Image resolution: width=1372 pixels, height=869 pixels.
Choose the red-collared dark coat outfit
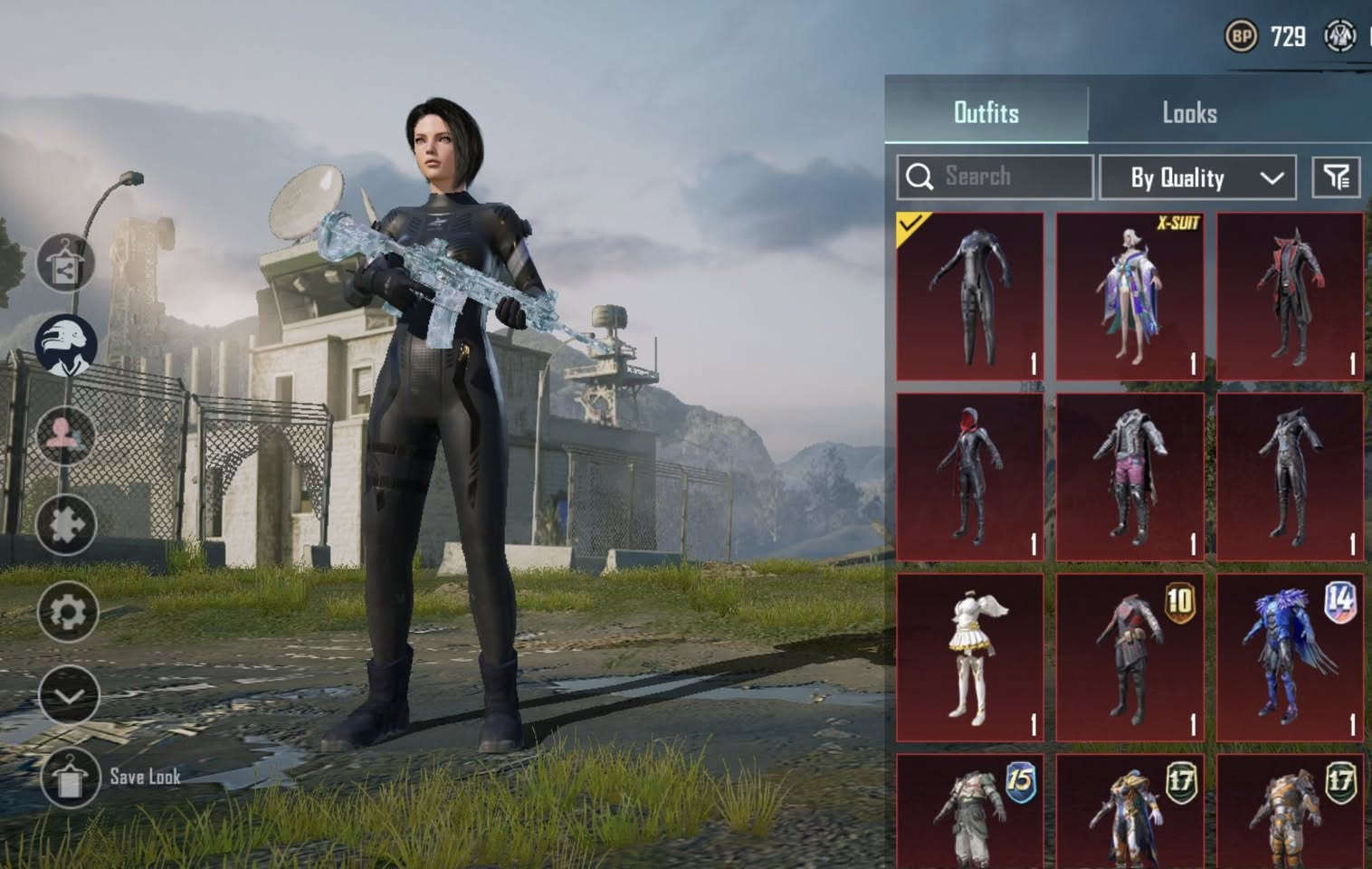coord(1290,296)
